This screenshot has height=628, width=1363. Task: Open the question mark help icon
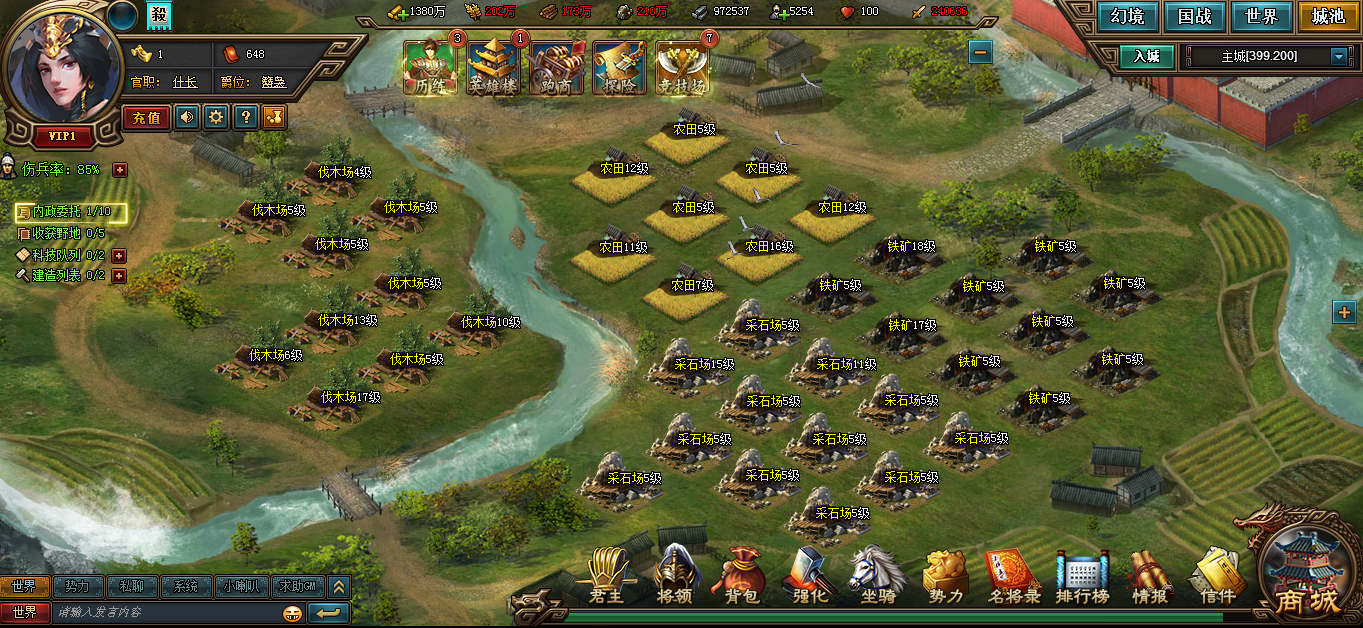click(x=245, y=118)
